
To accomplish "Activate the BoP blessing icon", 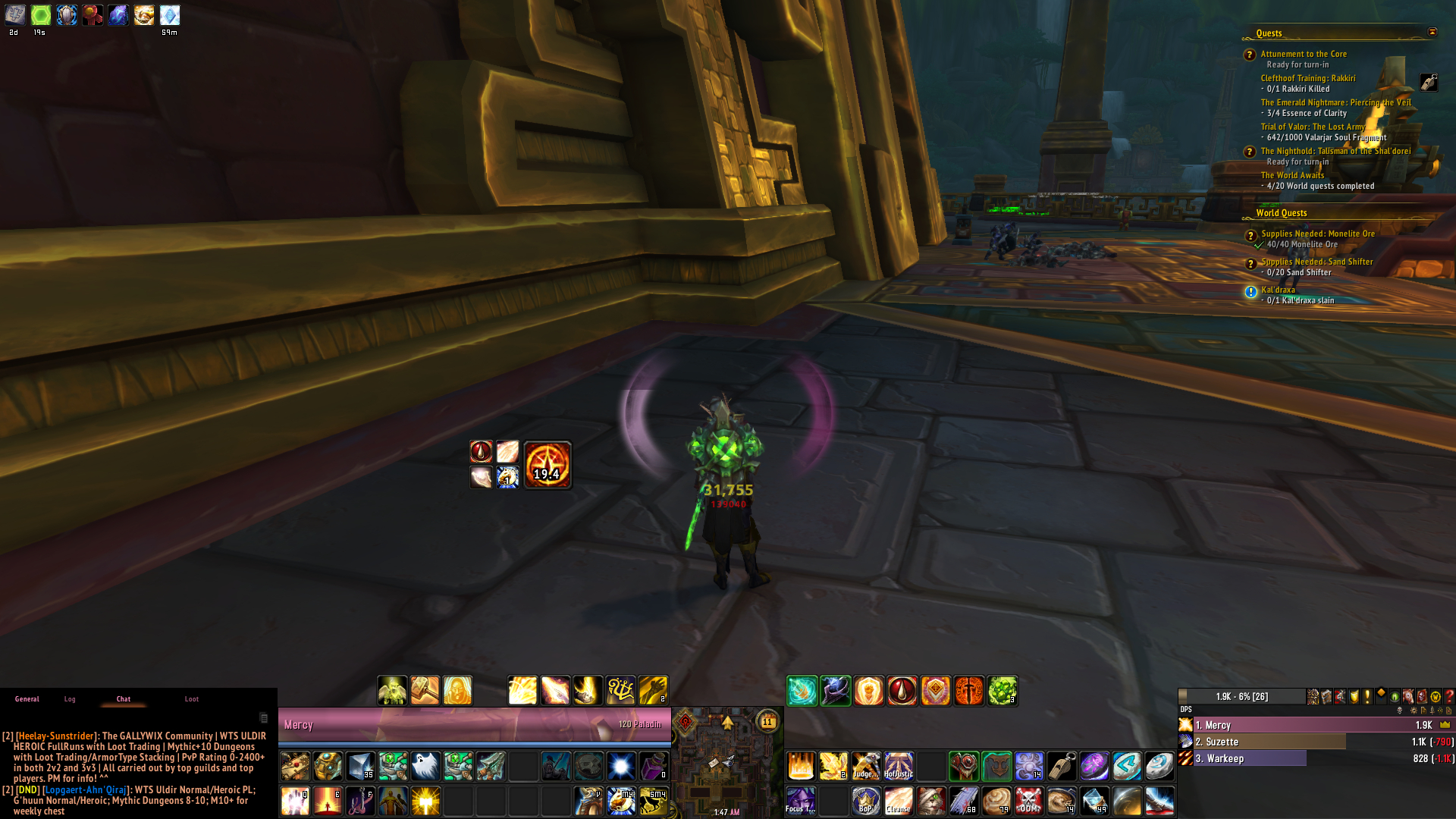I will click(866, 800).
